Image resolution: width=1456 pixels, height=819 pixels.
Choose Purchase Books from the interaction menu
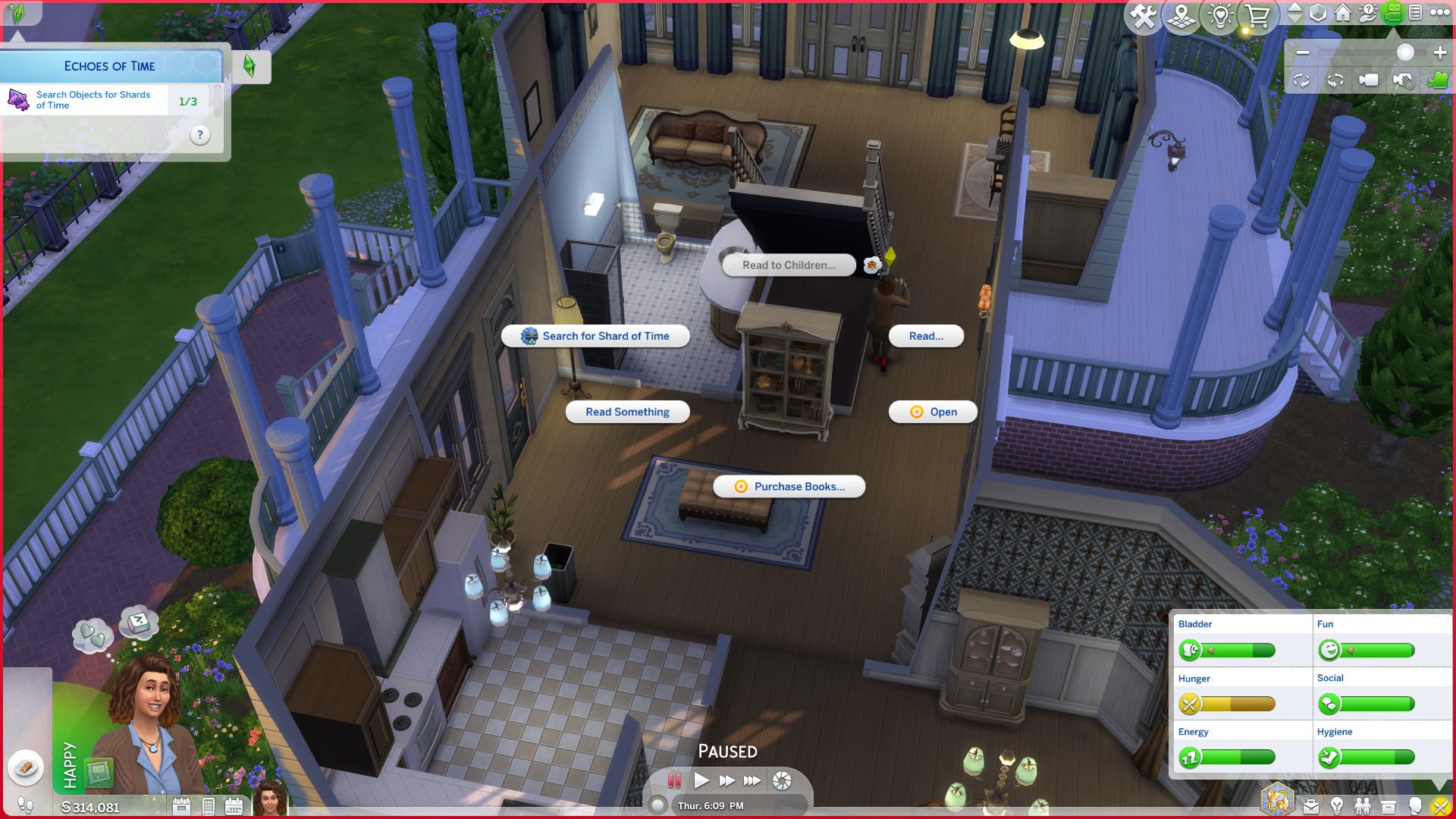pyautogui.click(x=789, y=487)
